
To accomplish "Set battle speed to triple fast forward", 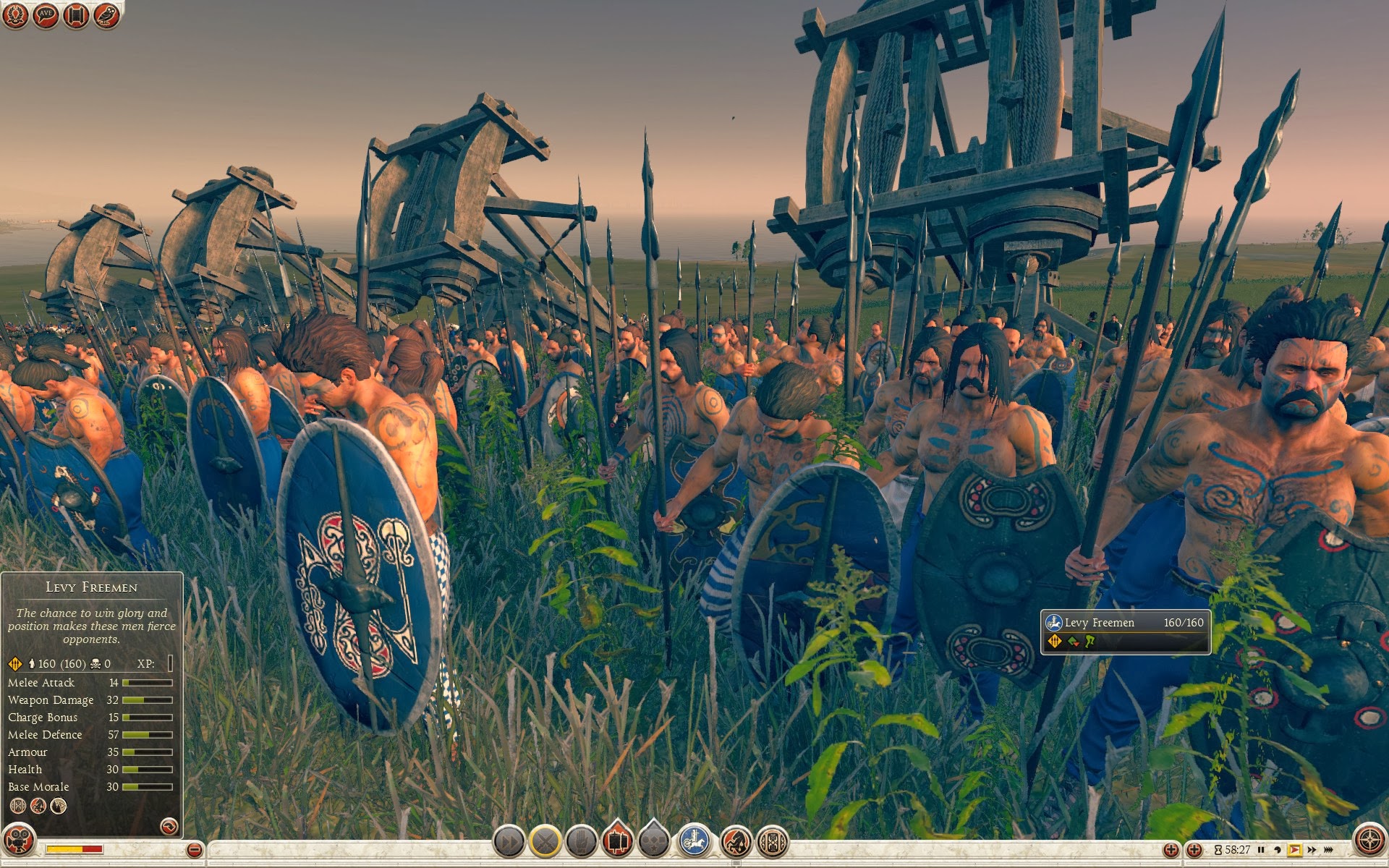I will [1328, 850].
